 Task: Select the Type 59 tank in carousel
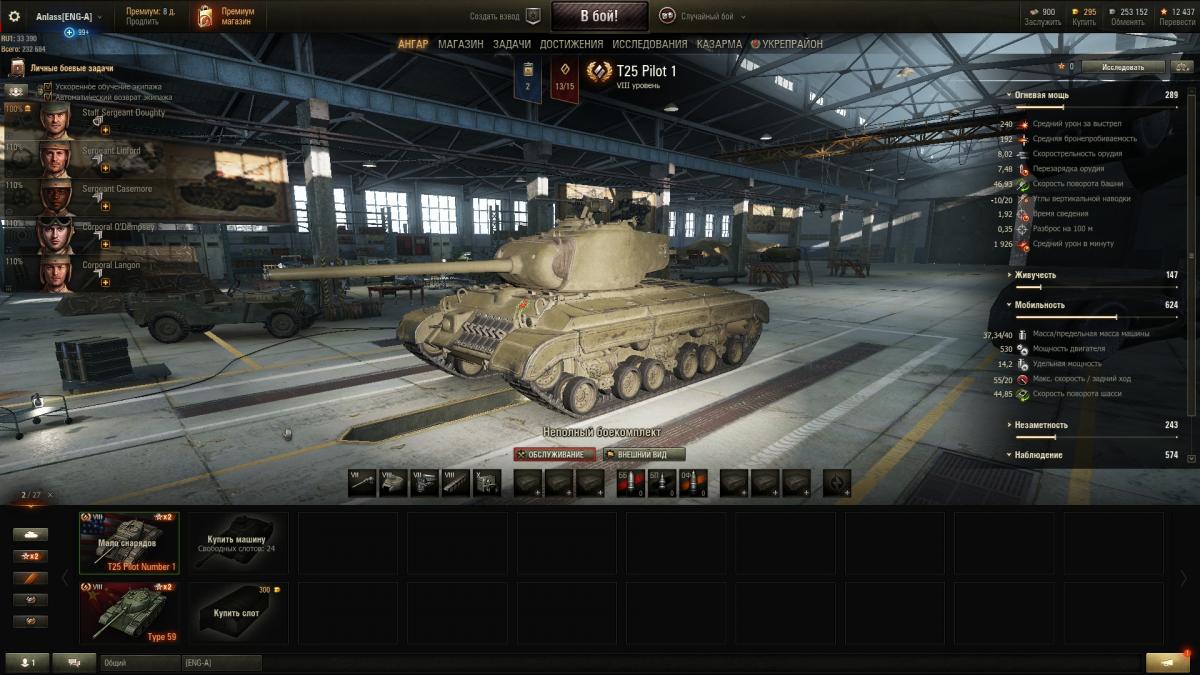[x=129, y=612]
